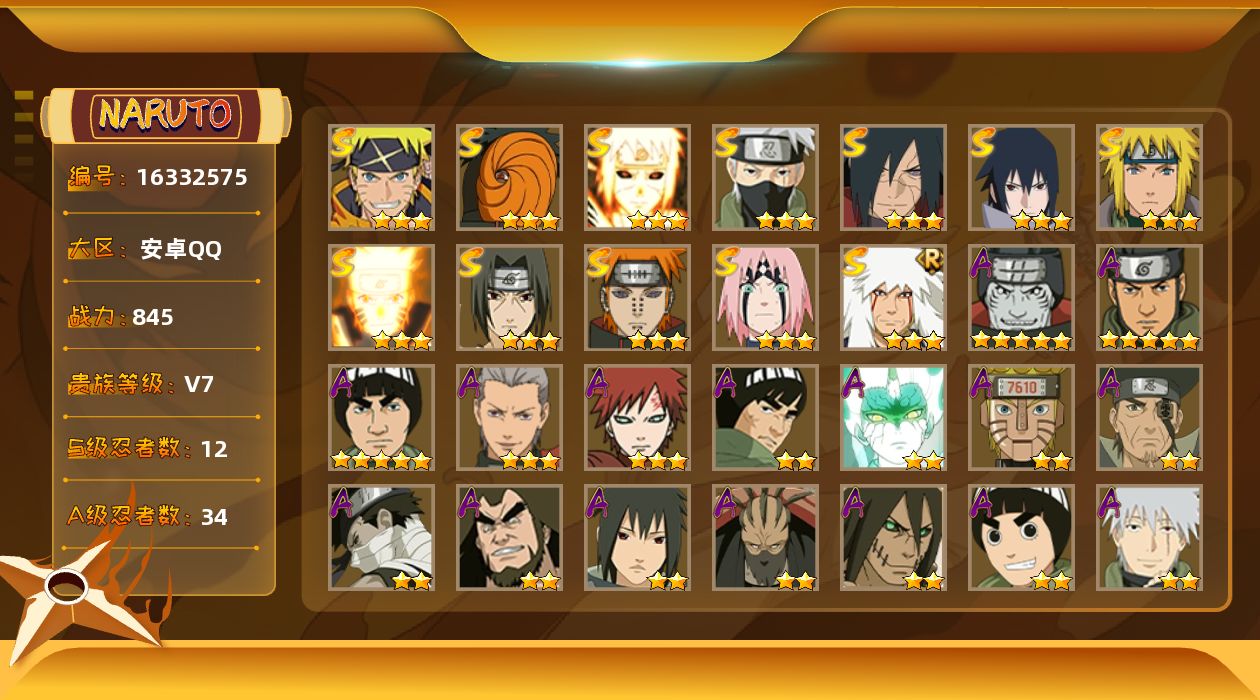Select orange-haired Pain with face piercings
Viewport: 1260px width, 700px height.
pyautogui.click(x=637, y=297)
